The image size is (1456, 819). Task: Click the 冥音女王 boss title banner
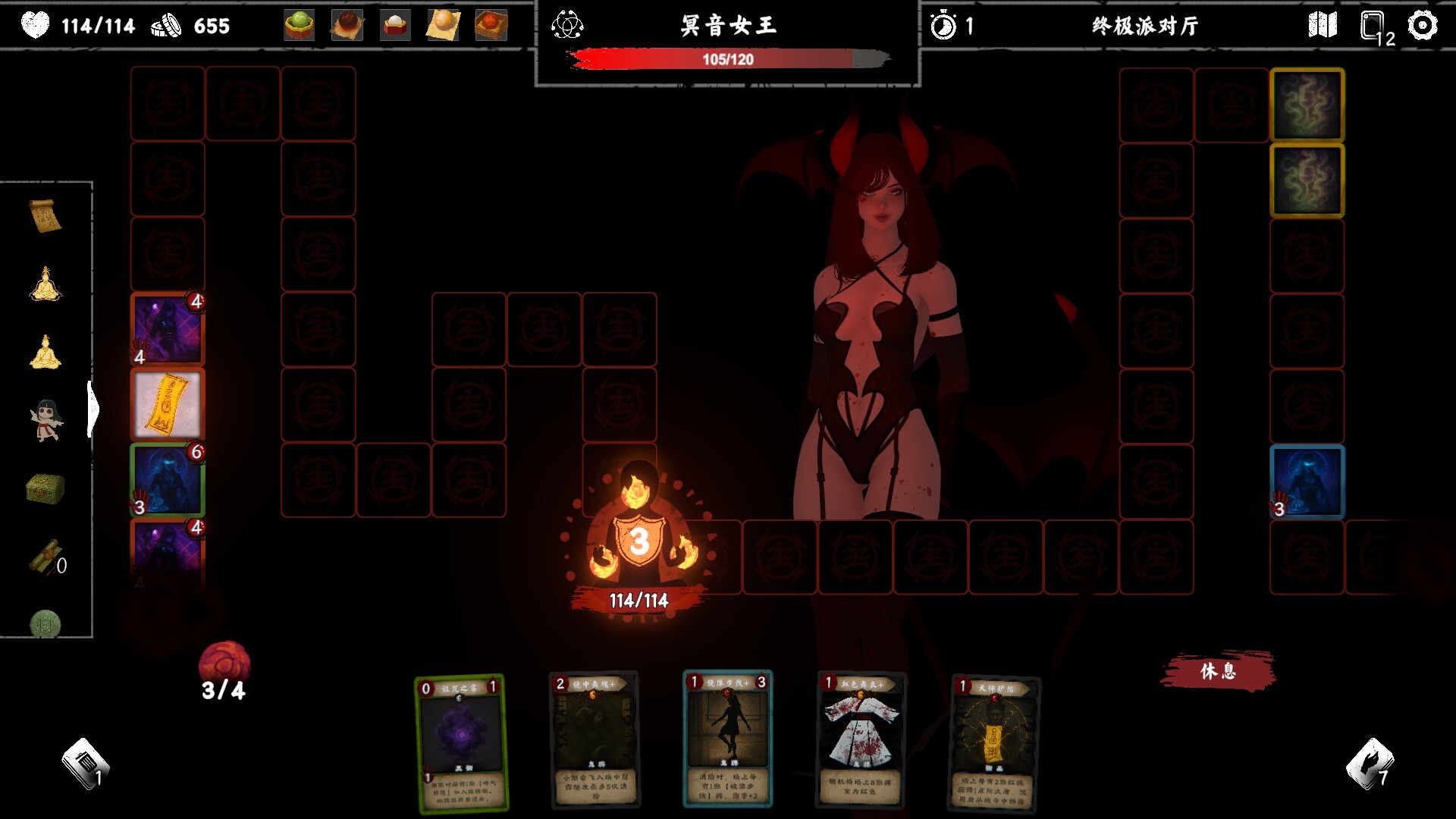730,23
